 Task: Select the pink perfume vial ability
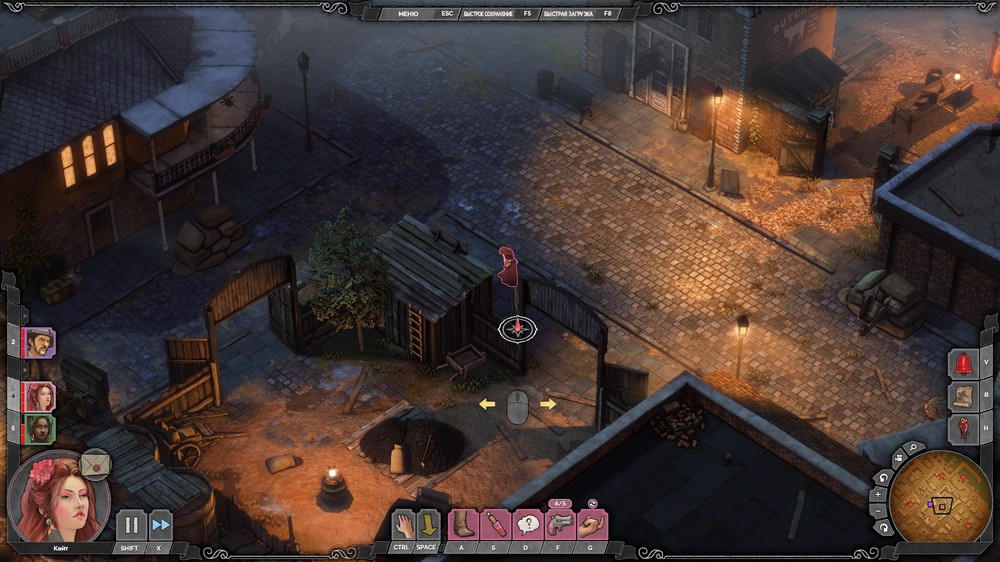[496, 524]
